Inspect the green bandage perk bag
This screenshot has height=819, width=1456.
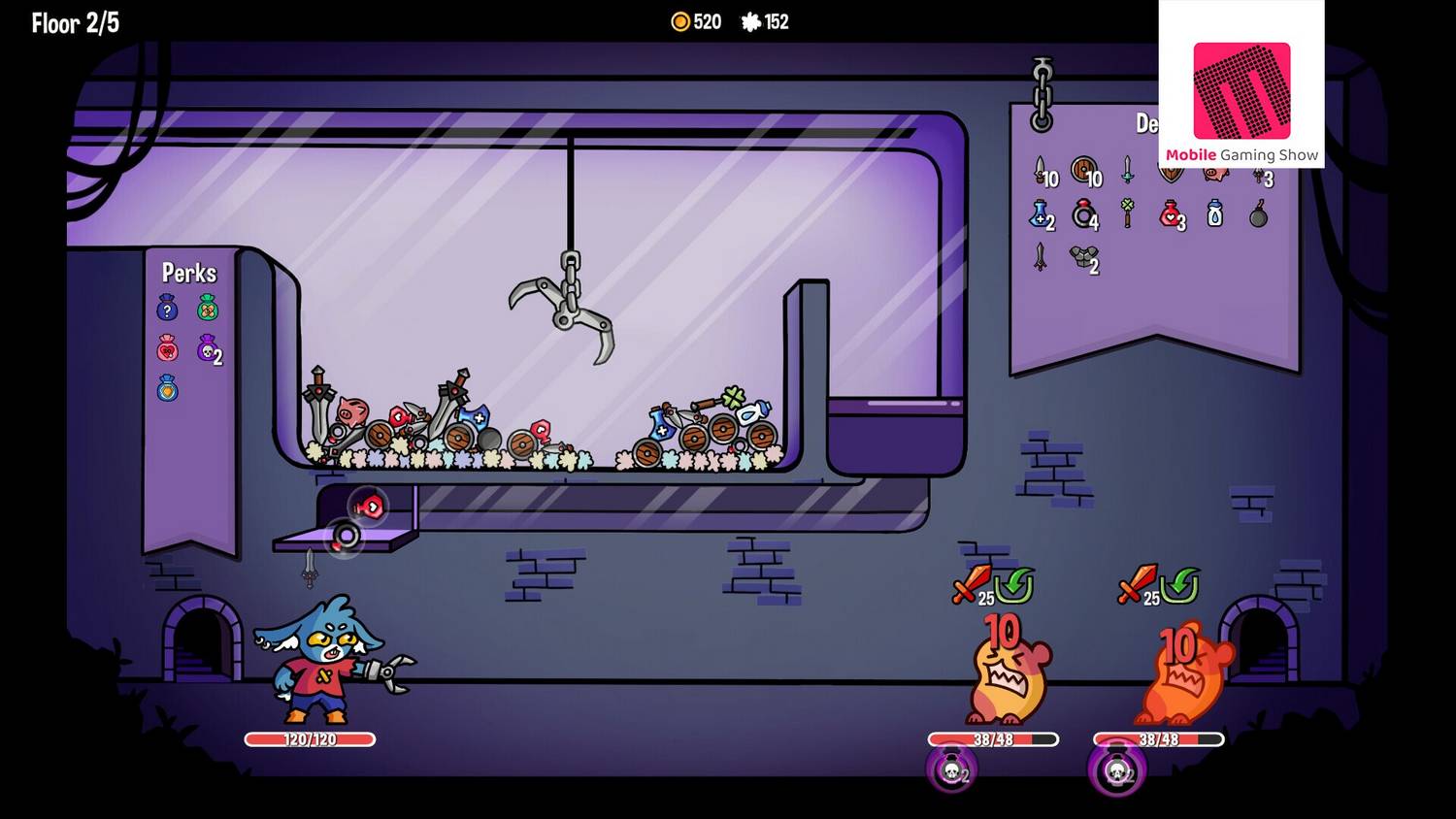[208, 309]
